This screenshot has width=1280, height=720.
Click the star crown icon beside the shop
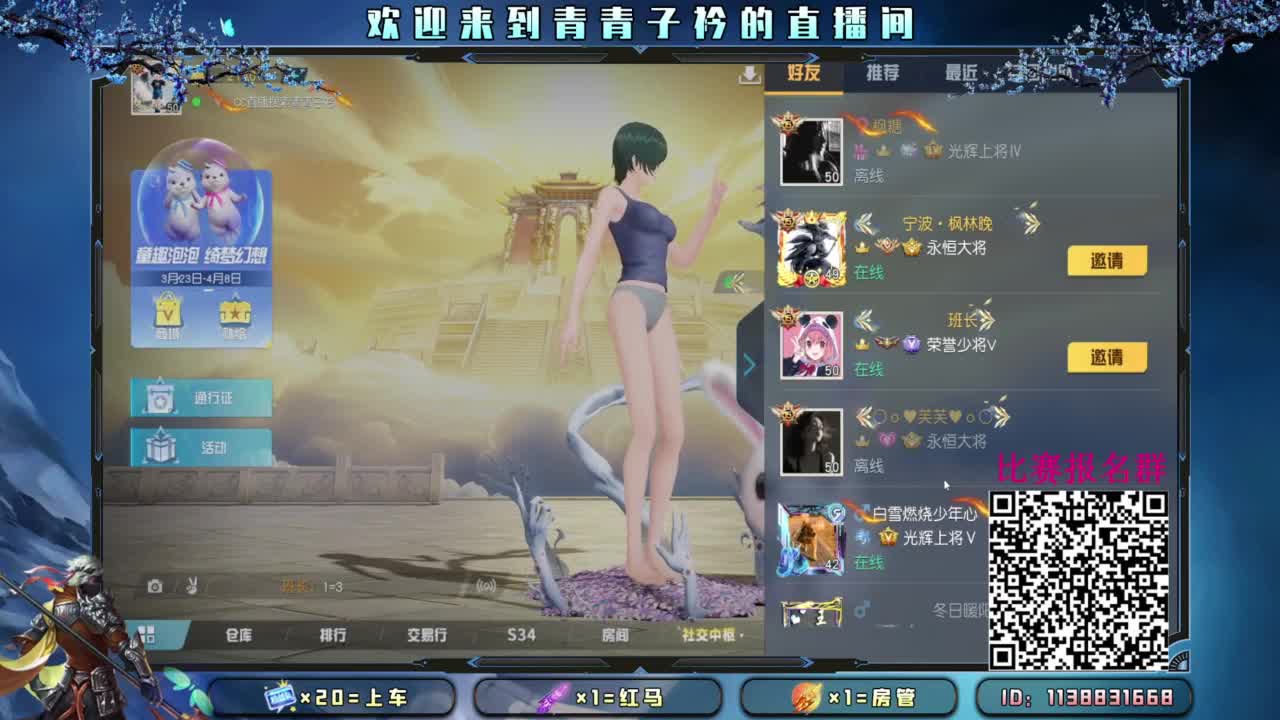(235, 313)
